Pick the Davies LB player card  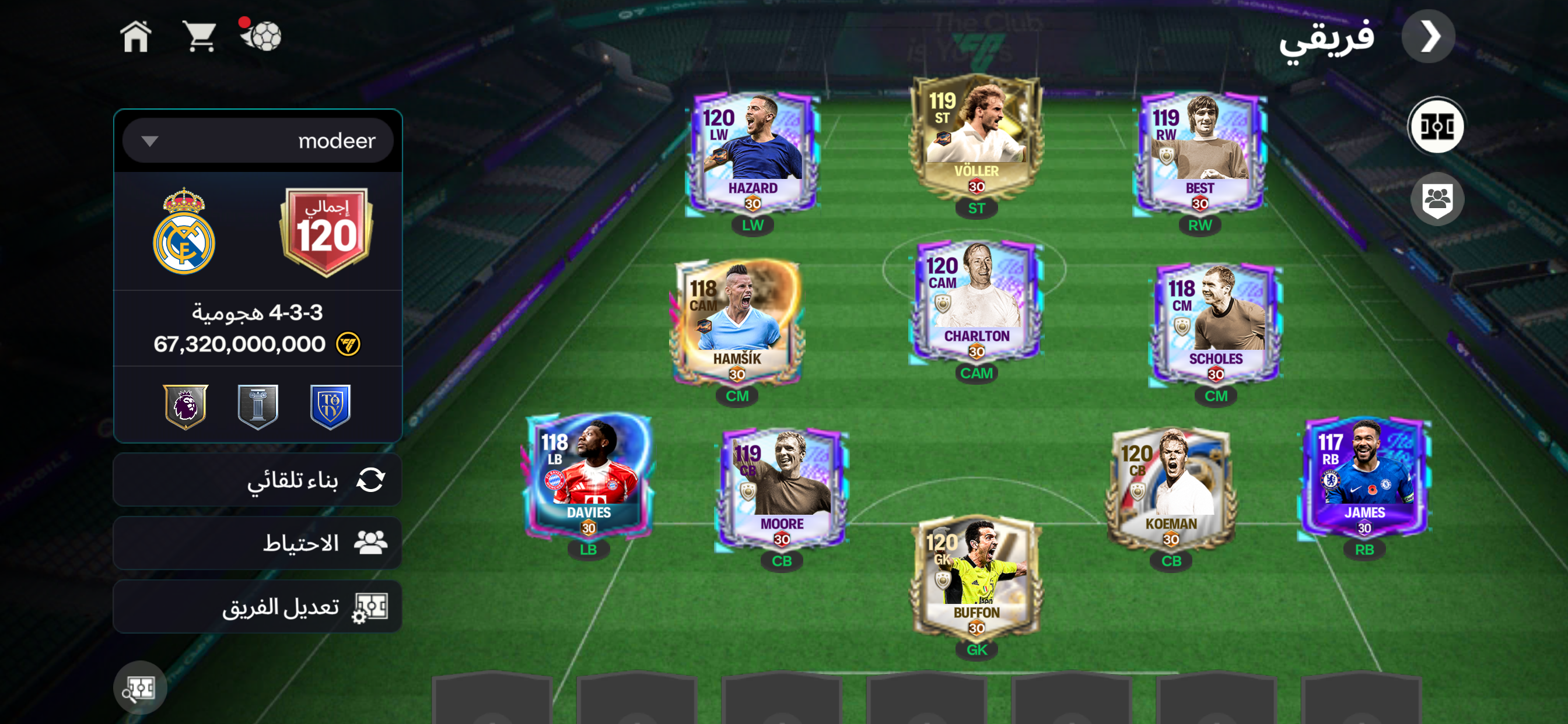click(x=588, y=477)
